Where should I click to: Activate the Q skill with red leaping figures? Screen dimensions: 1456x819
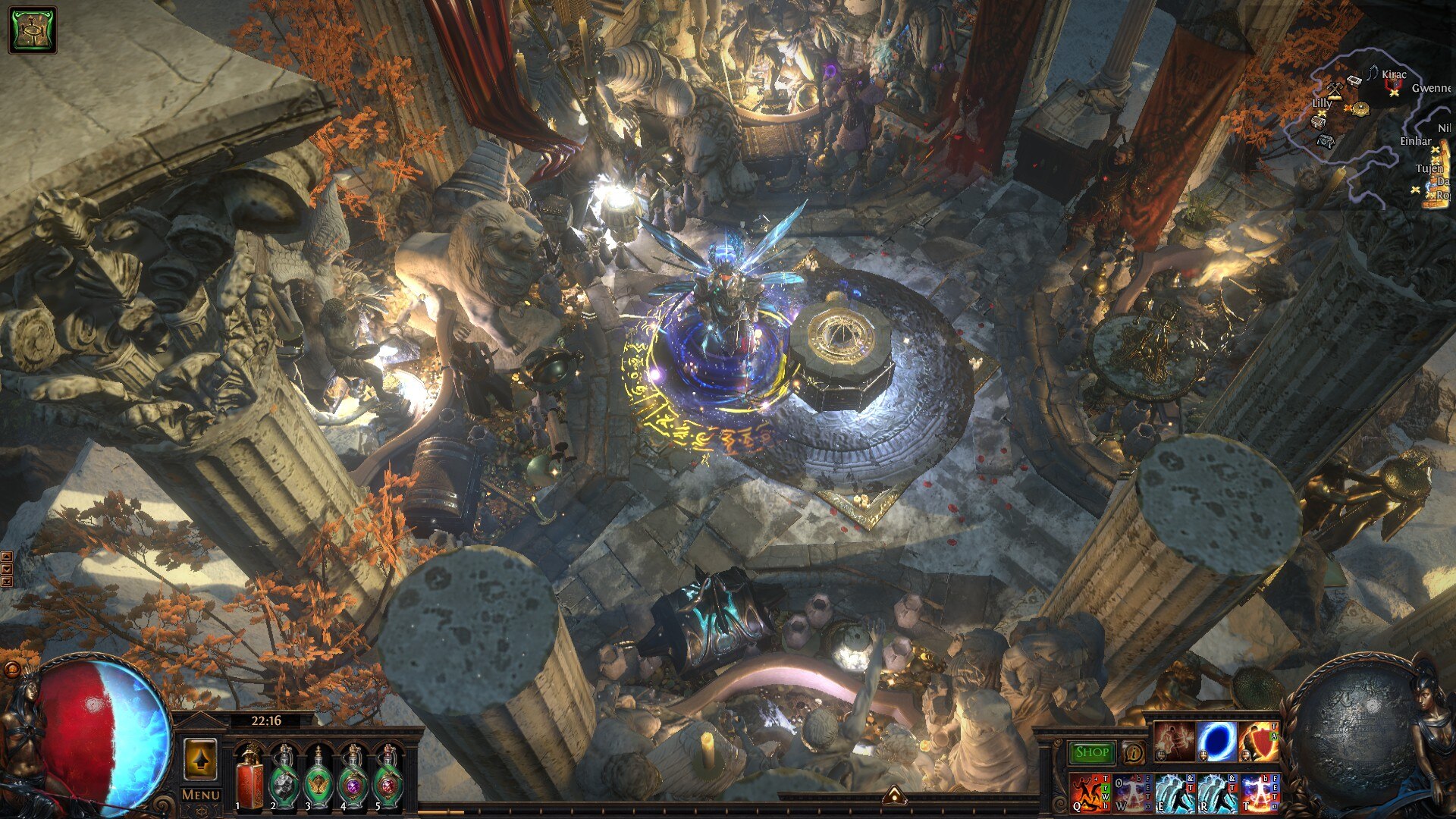(1090, 792)
